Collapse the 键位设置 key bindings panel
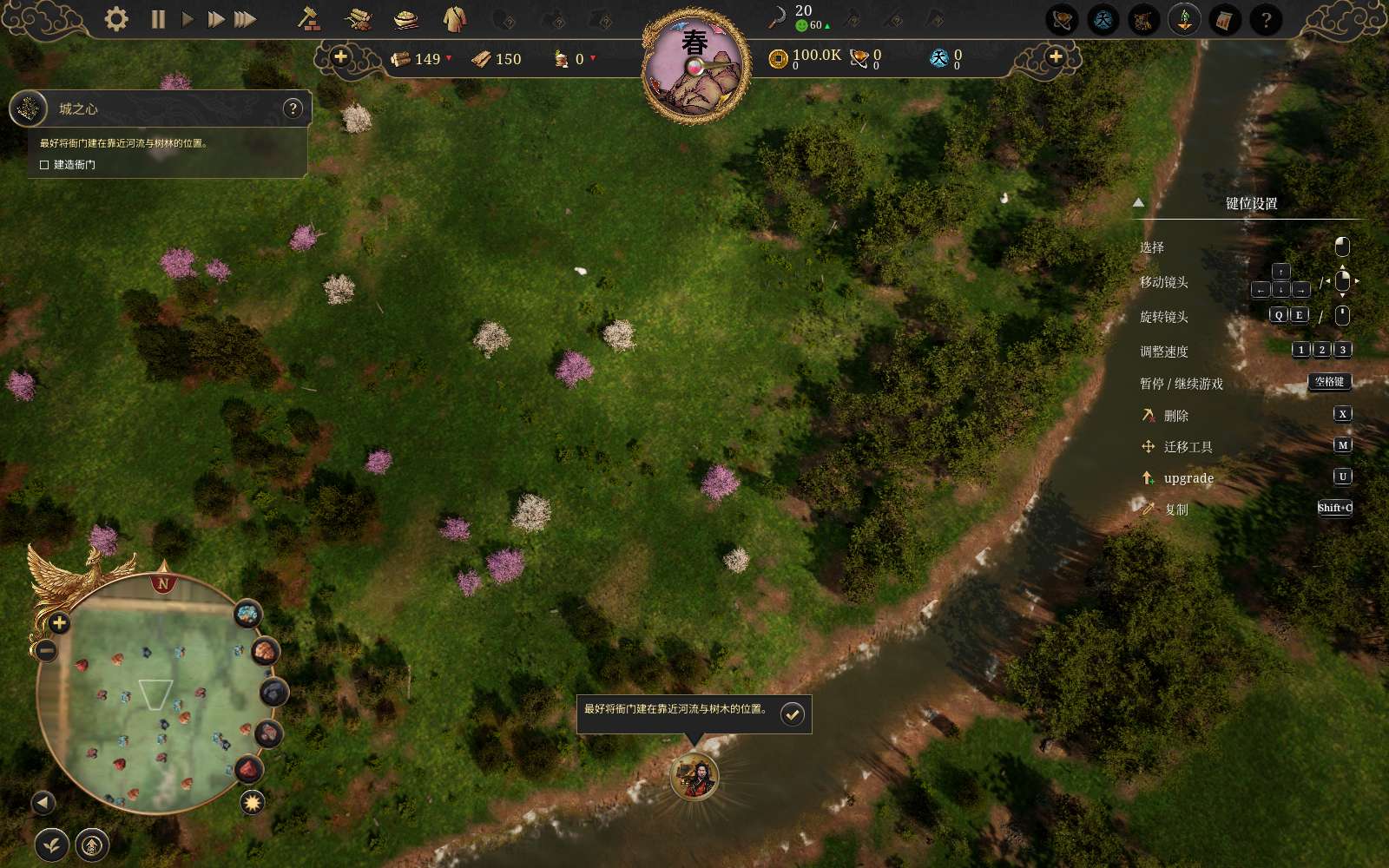Viewport: 1389px width, 868px height. tap(1138, 203)
